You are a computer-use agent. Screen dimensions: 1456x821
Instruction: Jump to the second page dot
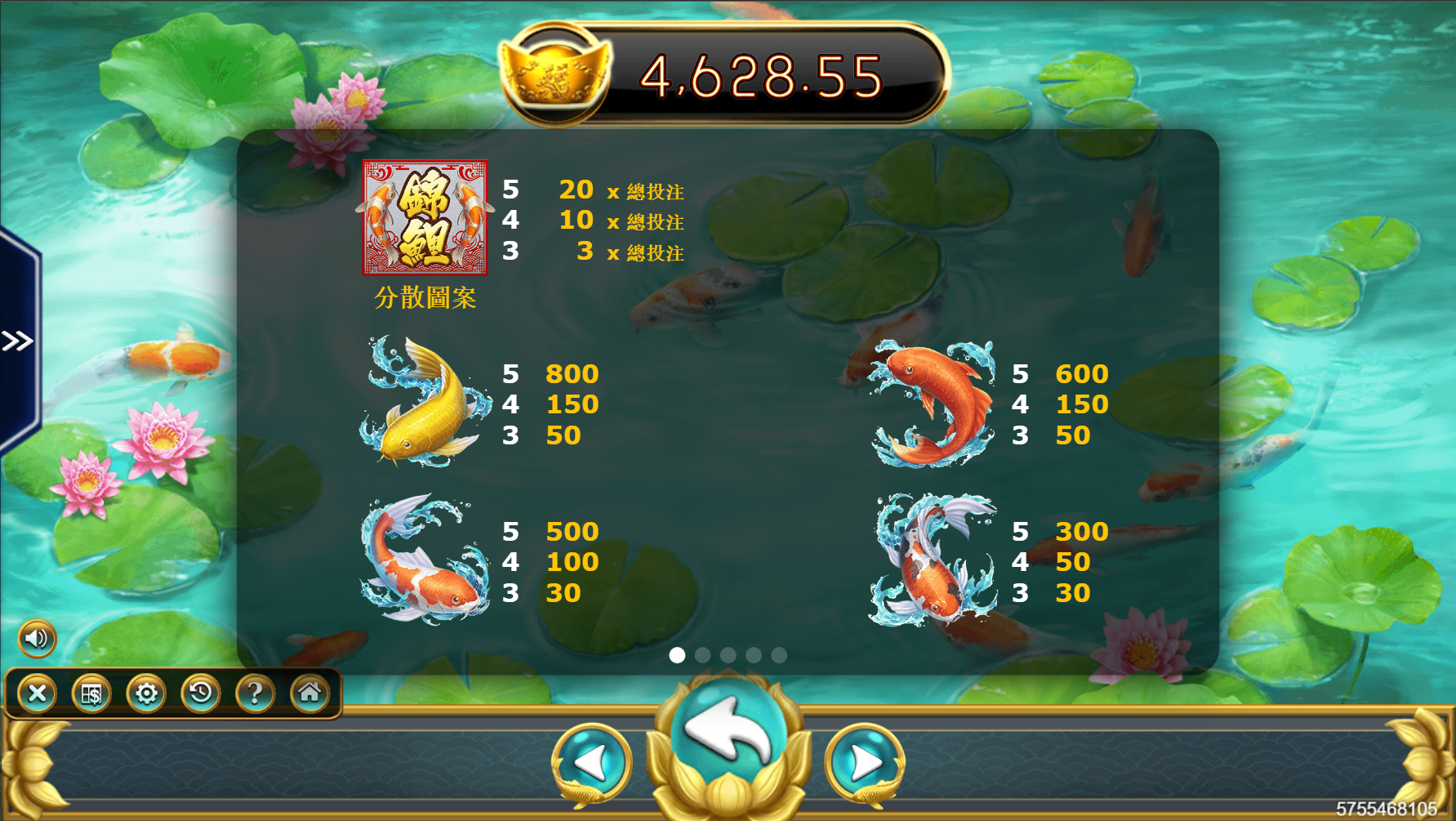(x=702, y=655)
